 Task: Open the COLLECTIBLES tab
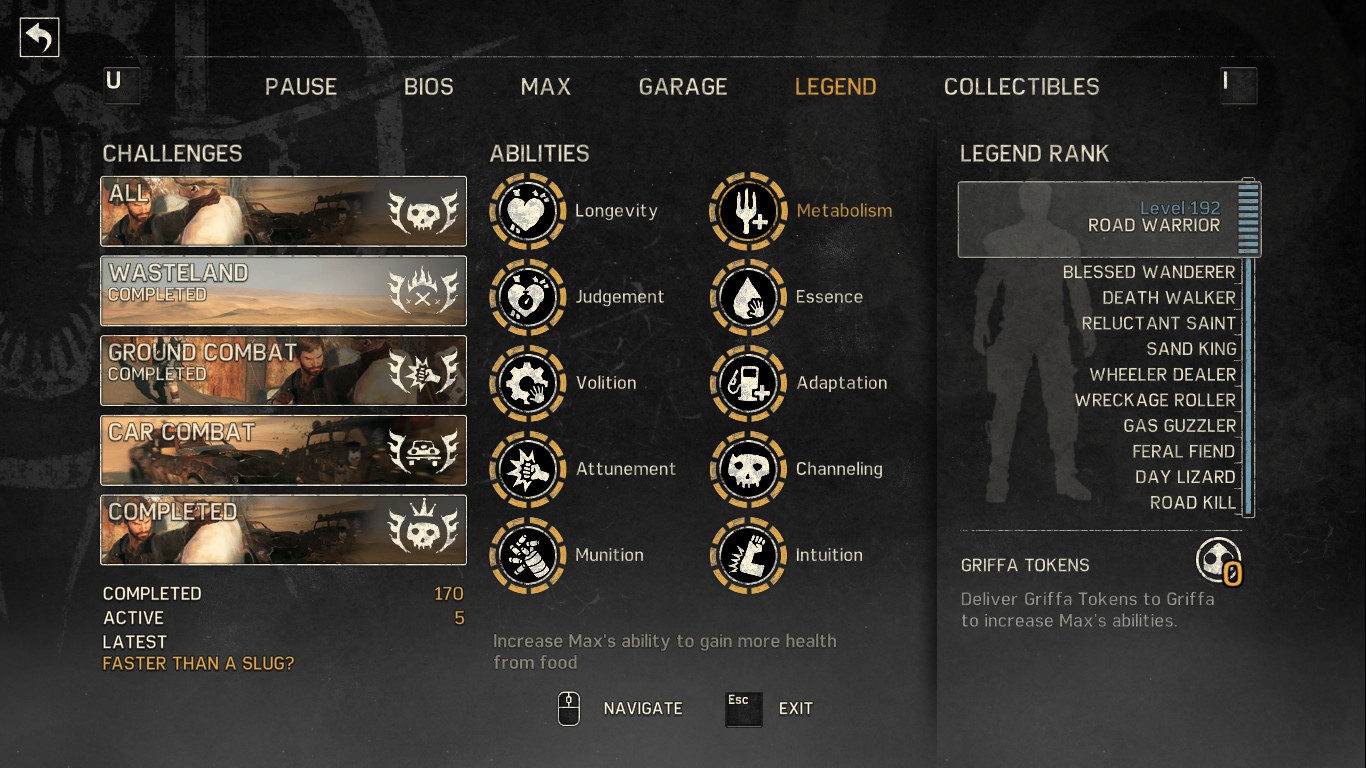1021,87
